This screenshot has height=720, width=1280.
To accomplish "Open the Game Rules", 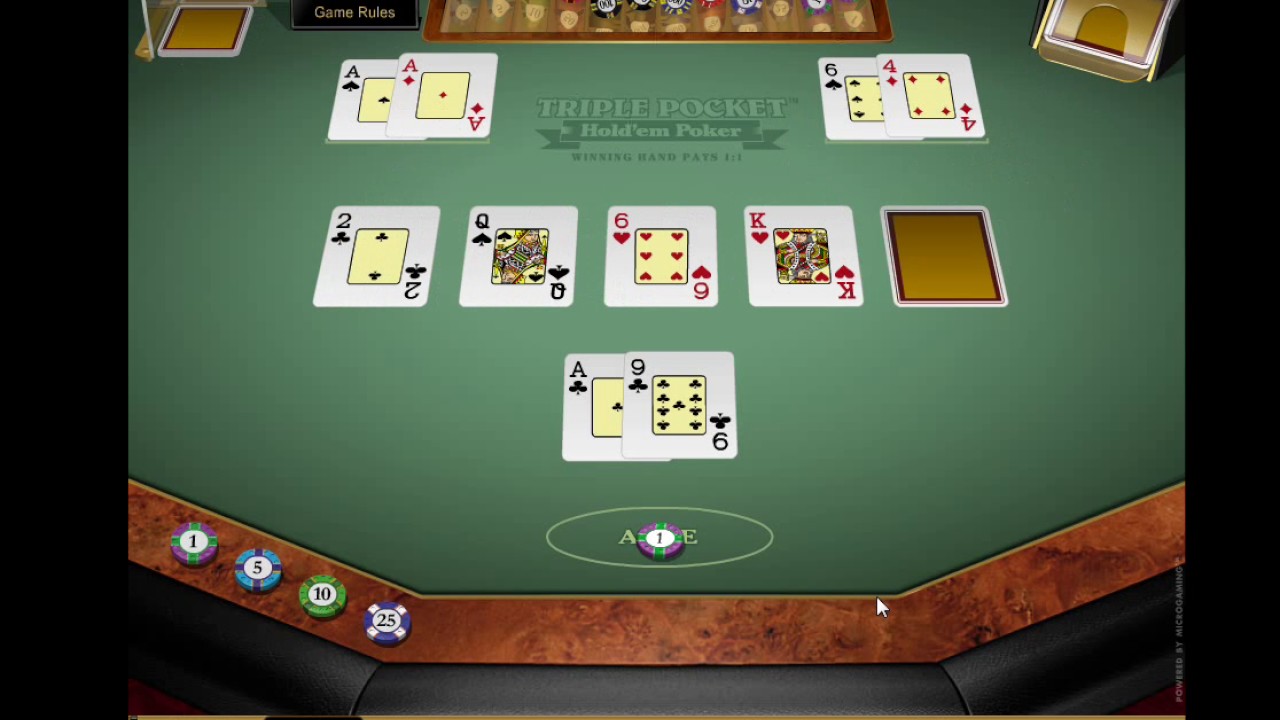I will point(354,12).
